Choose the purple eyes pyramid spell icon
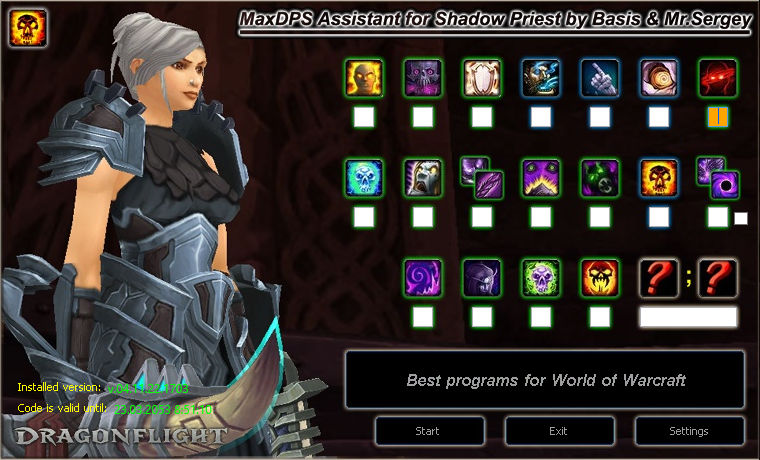This screenshot has height=460, width=760. [541, 177]
